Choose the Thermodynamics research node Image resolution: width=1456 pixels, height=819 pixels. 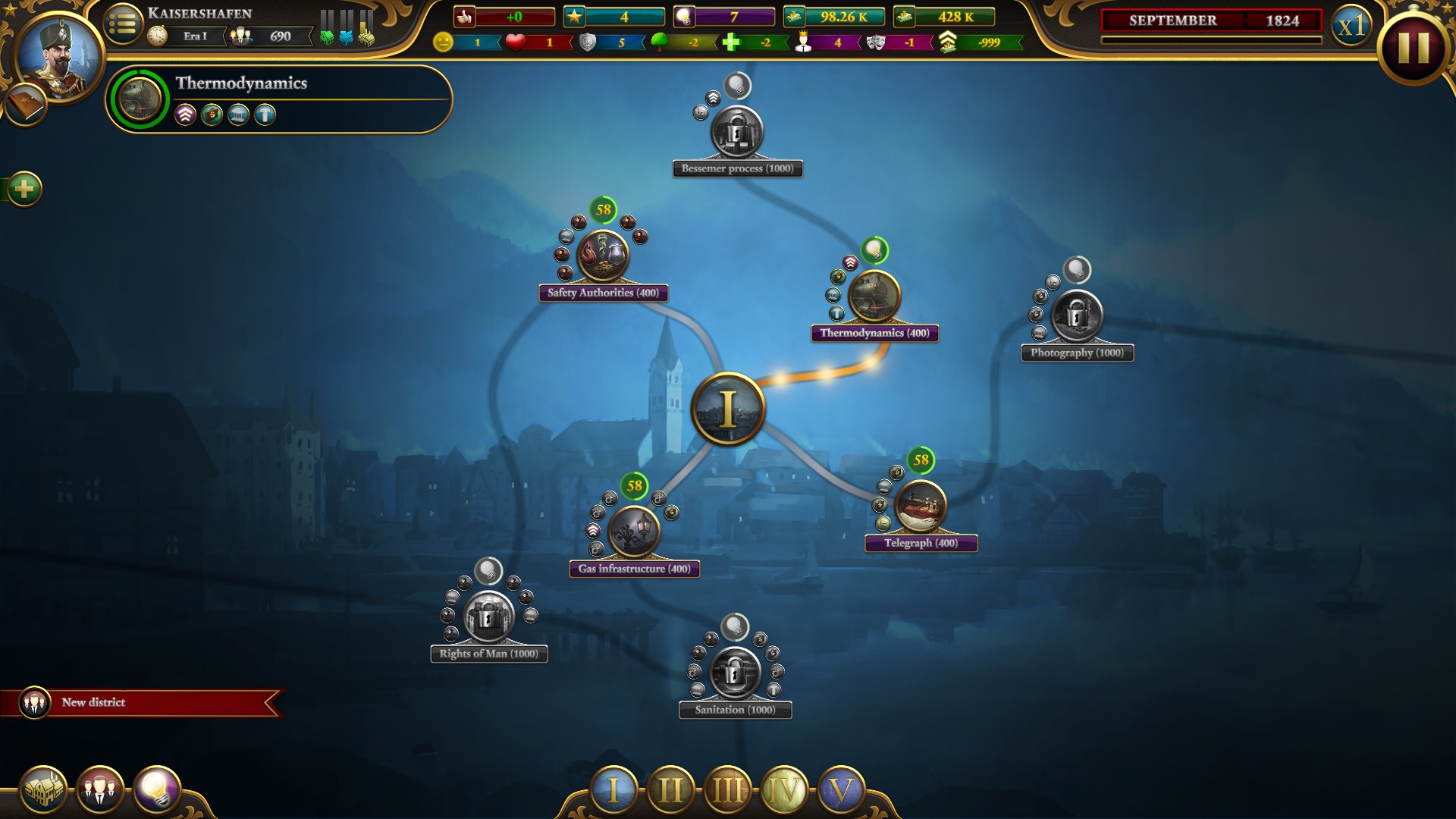point(874,296)
